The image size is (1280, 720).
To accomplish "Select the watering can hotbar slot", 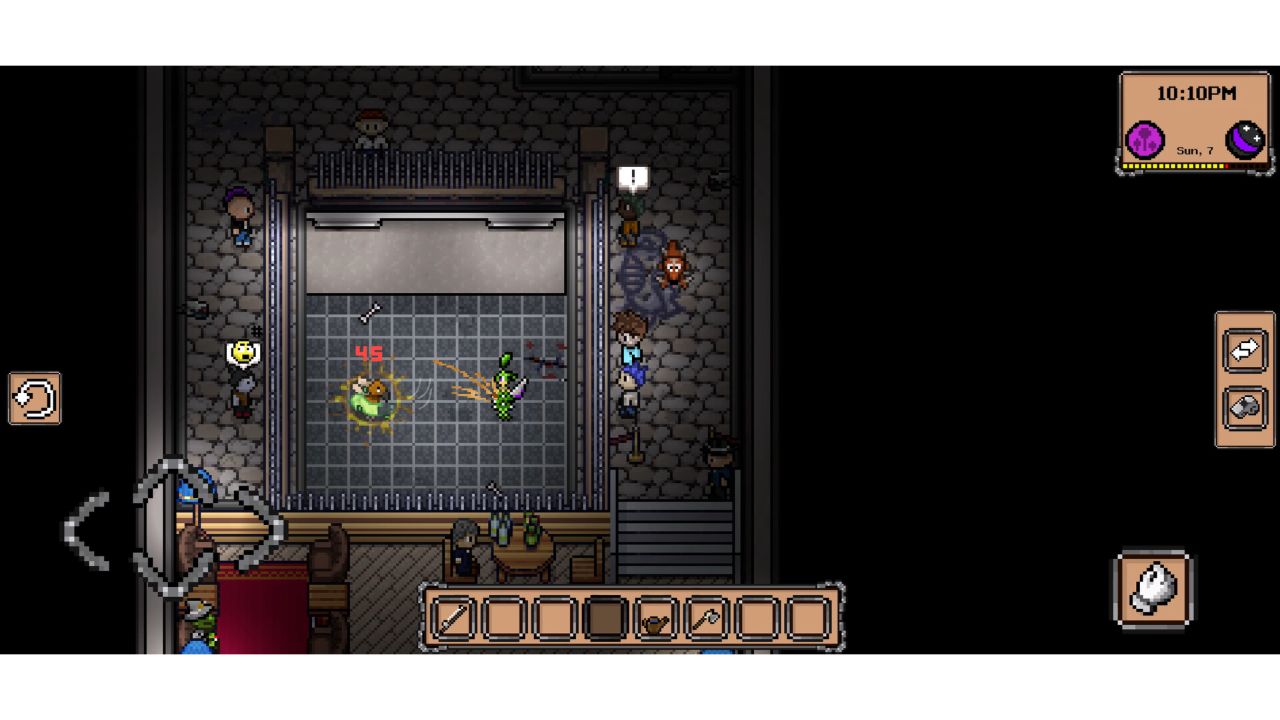I will point(655,619).
